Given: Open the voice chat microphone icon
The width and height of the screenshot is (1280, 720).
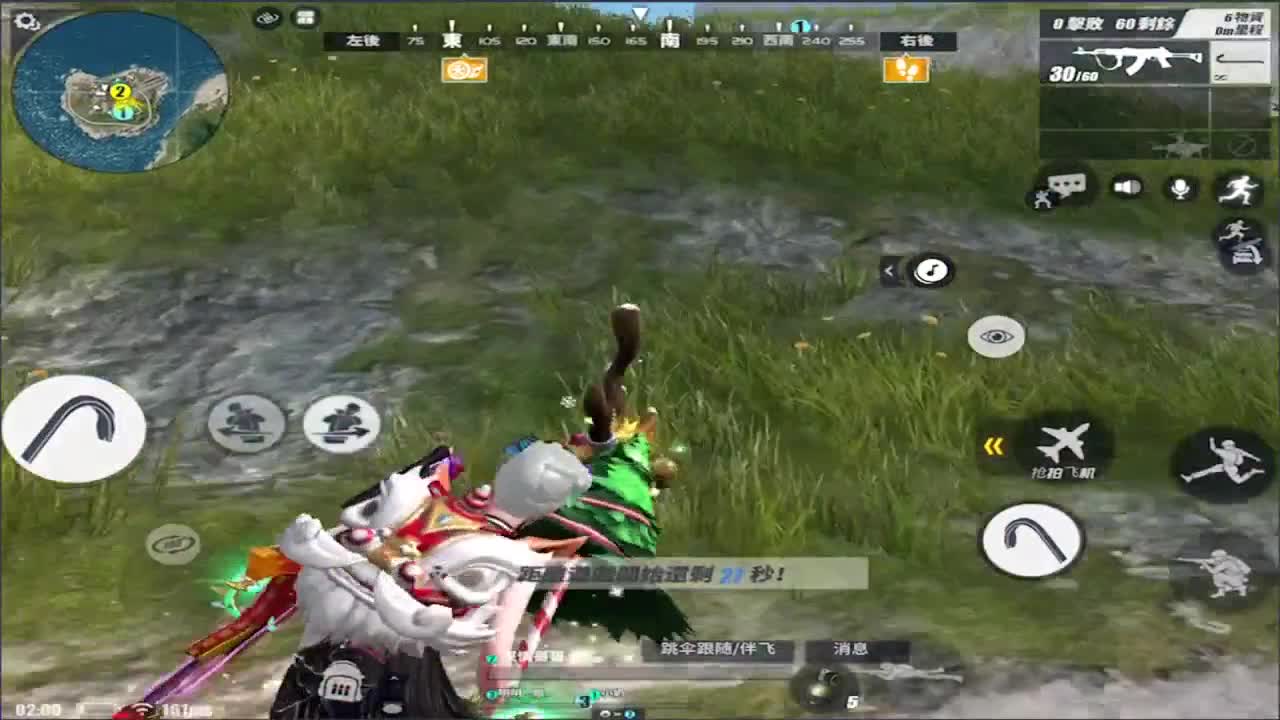Looking at the screenshot, I should [x=1182, y=186].
